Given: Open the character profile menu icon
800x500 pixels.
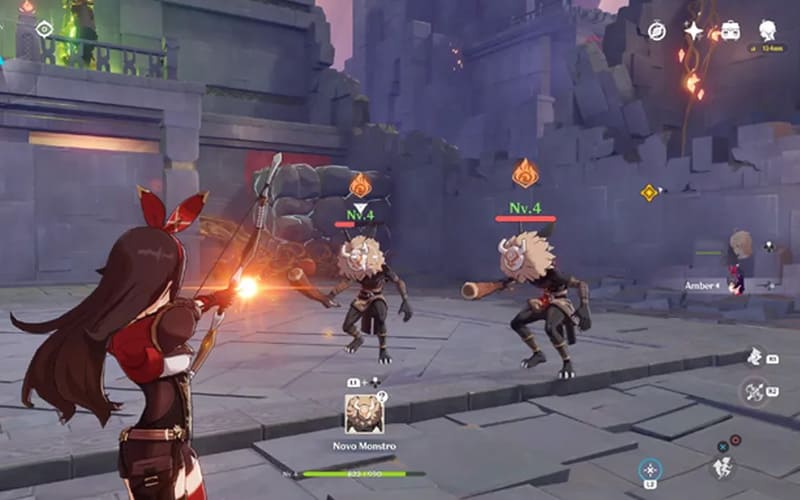Looking at the screenshot, I should pos(768,31).
